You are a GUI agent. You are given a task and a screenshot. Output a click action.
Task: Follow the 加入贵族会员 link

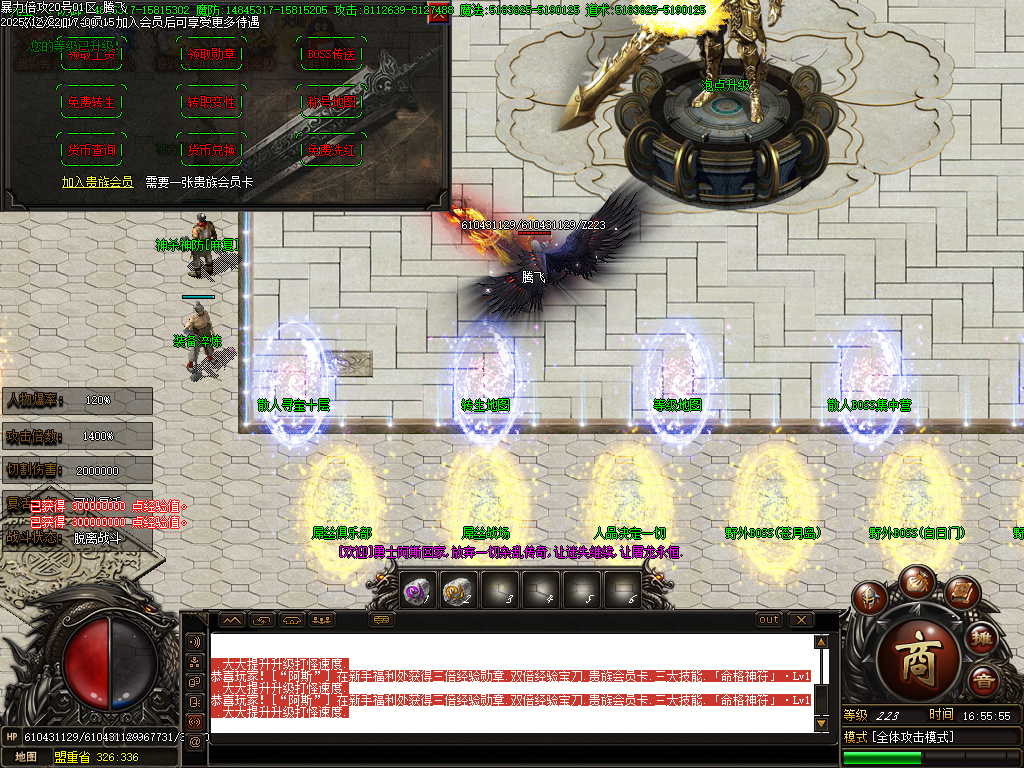click(x=97, y=182)
